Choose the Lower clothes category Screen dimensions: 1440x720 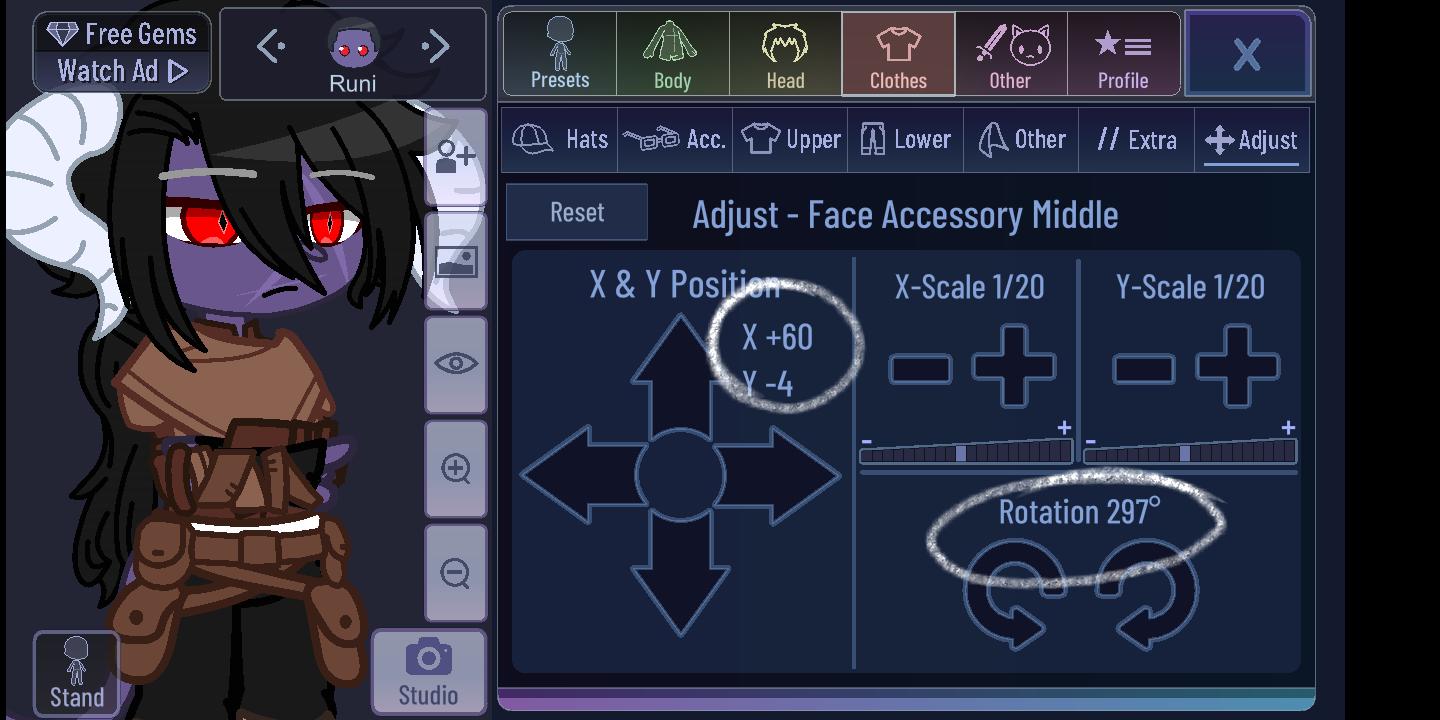906,140
